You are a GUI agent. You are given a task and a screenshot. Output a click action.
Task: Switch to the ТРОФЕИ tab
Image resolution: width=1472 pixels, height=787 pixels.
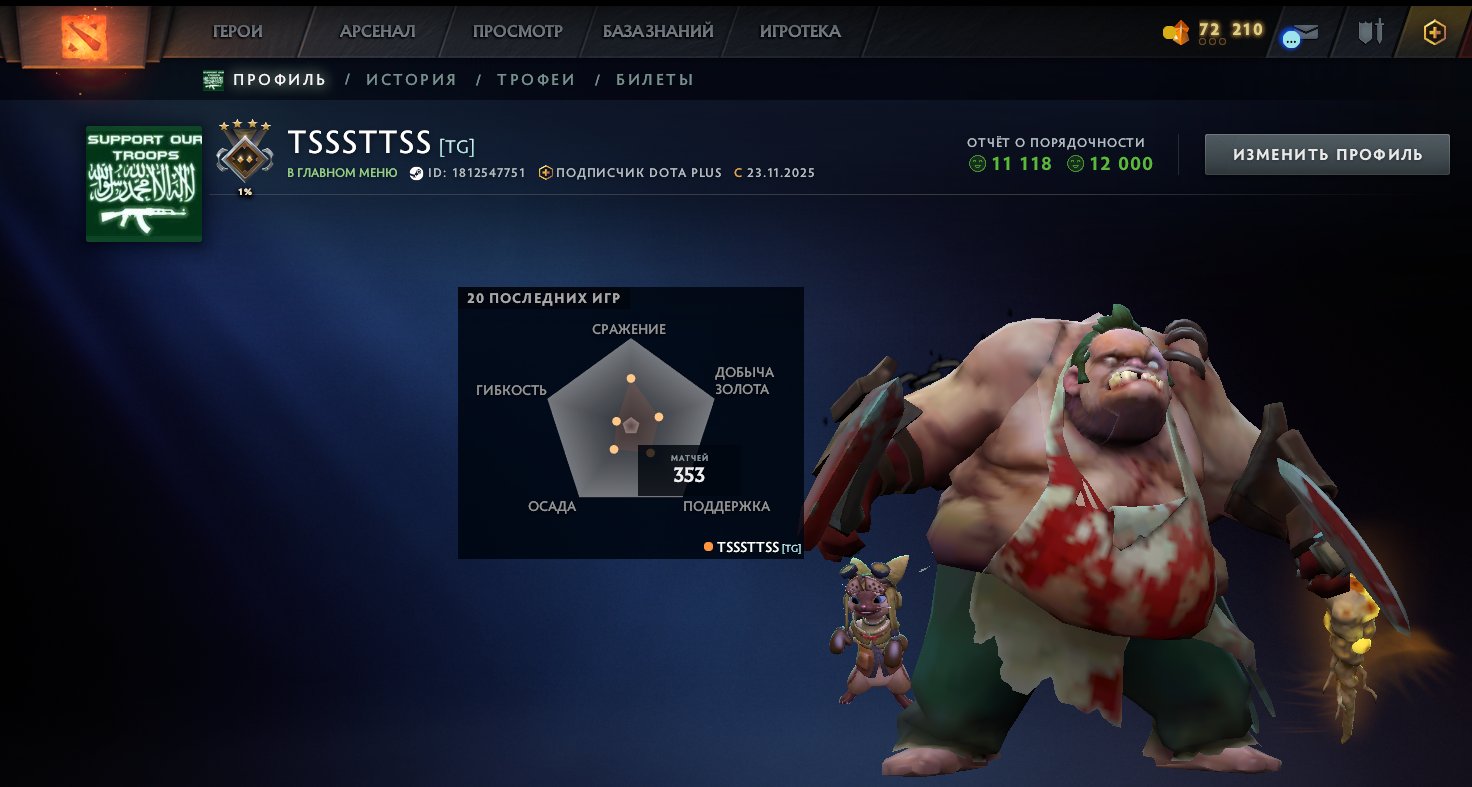536,79
